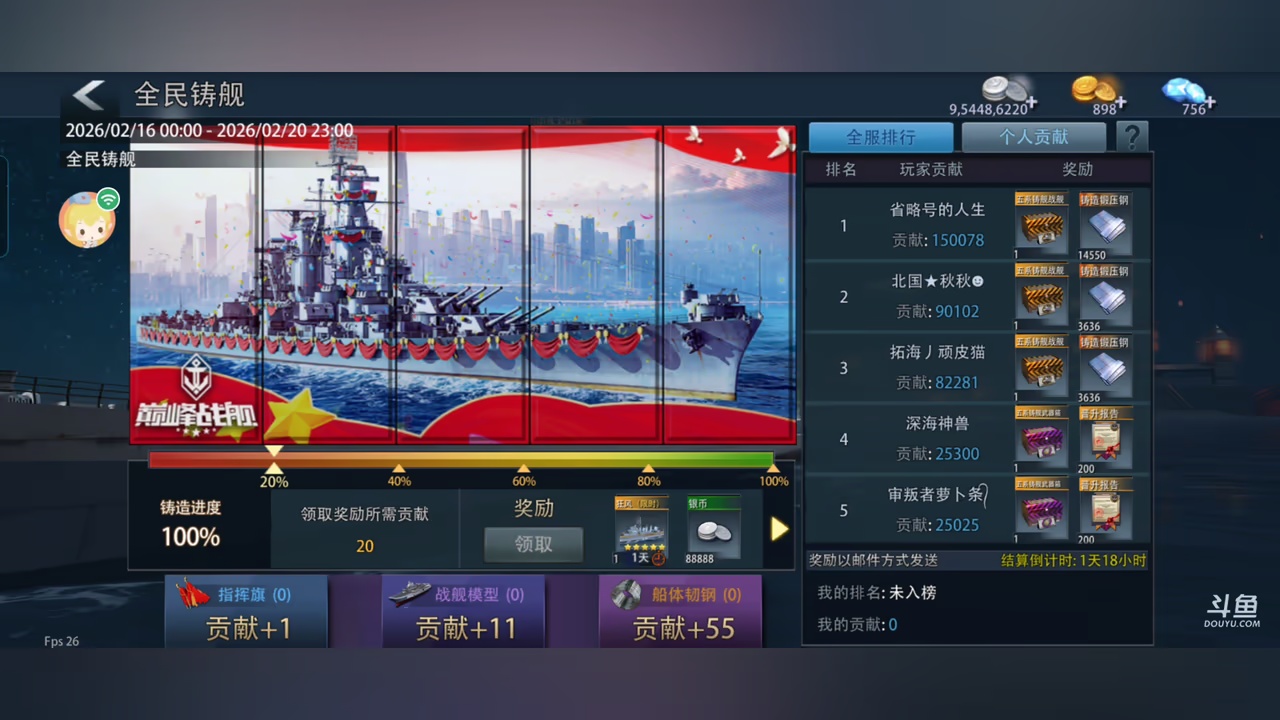Select rank 3 player 拓海丿顽皮猫

[x=937, y=367]
